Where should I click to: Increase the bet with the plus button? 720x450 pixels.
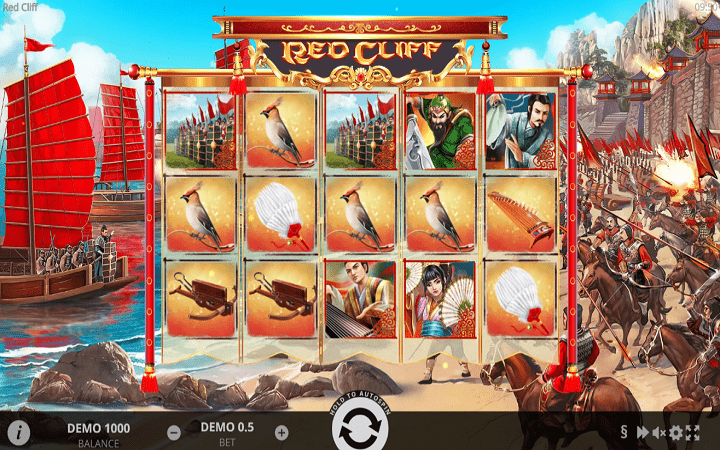pos(281,433)
